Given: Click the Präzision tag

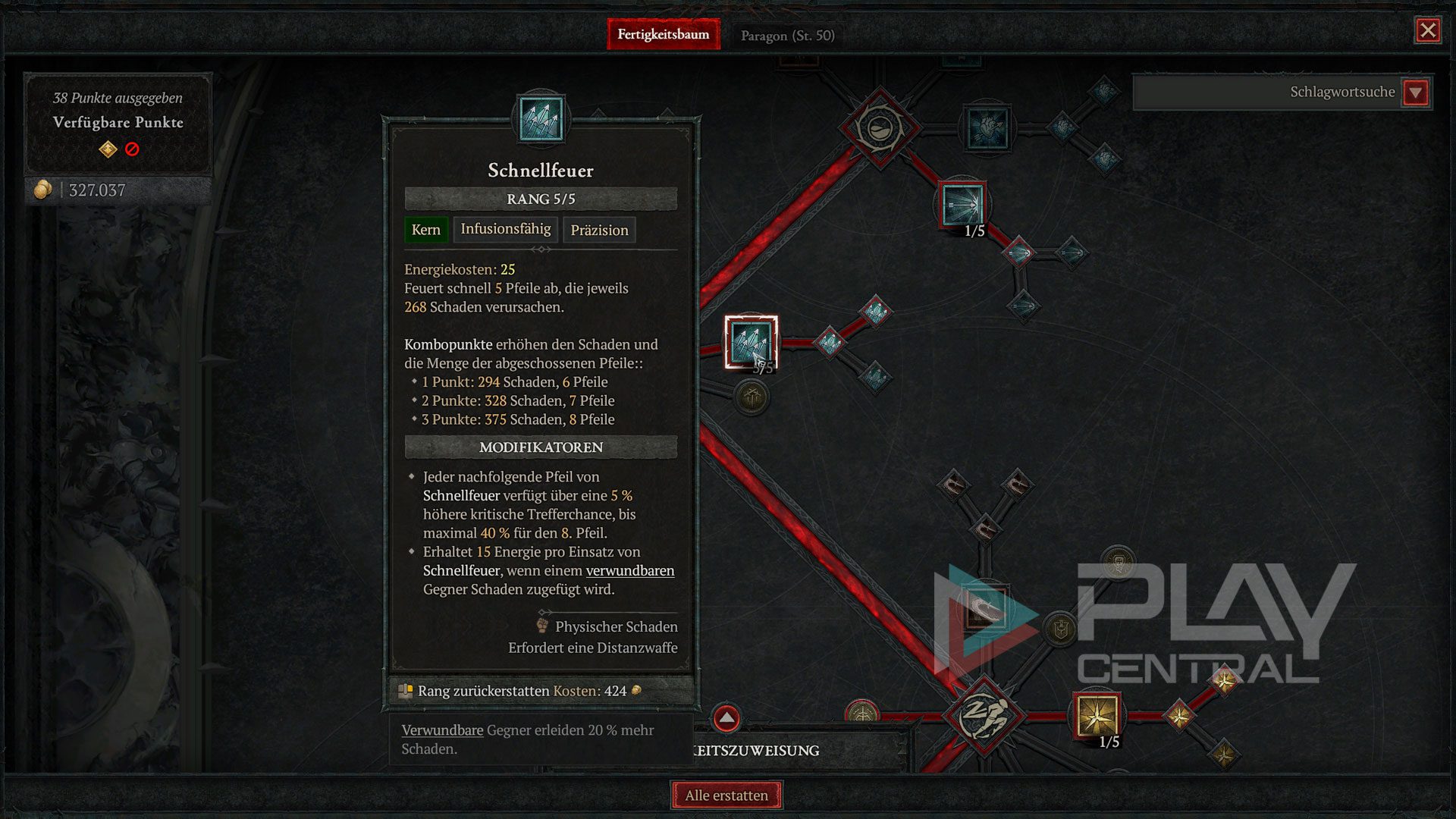Looking at the screenshot, I should click(599, 230).
